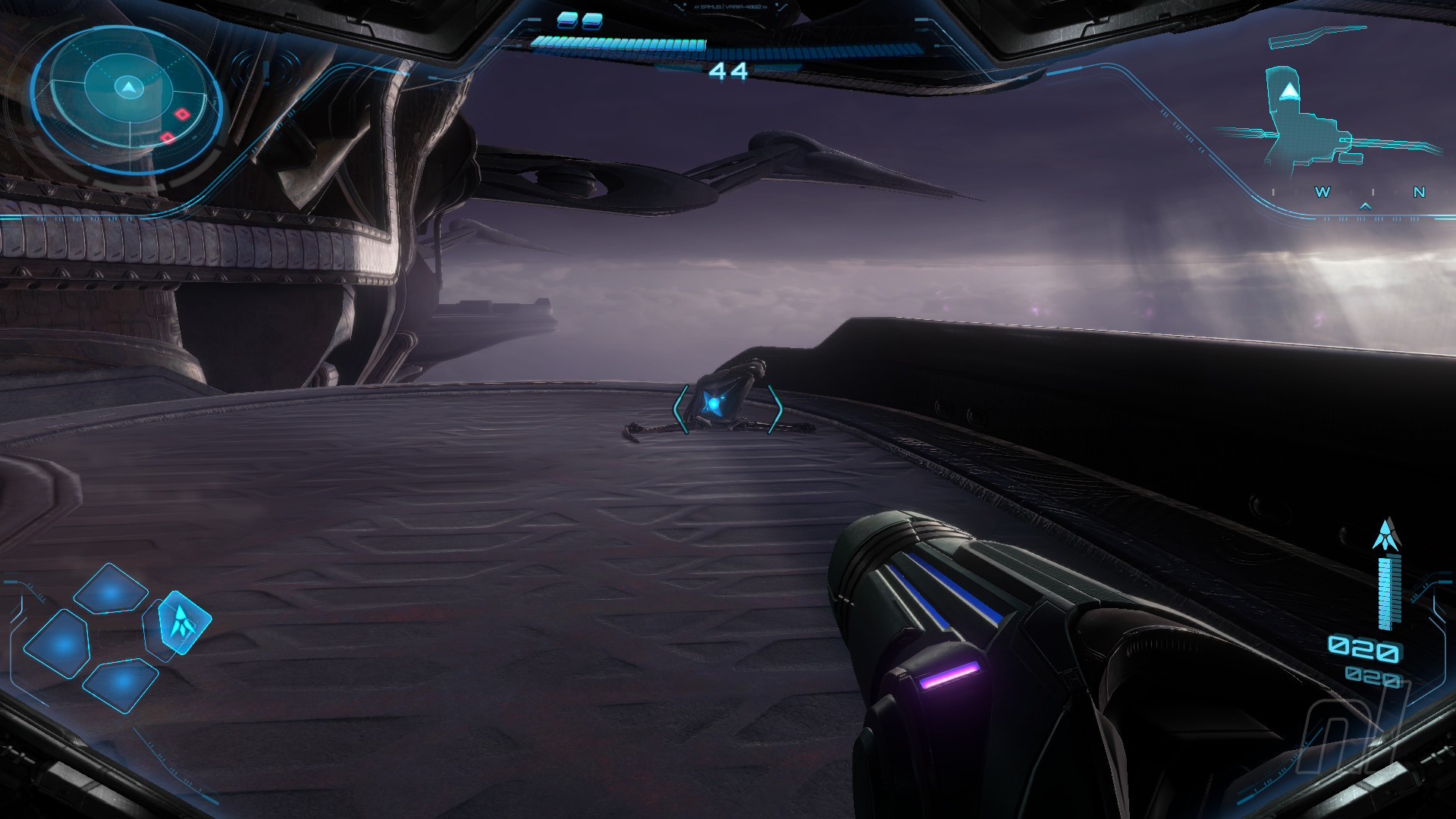Expand the compass chevron below the minimap
Screen dimensions: 1456x819
pos(1365,206)
